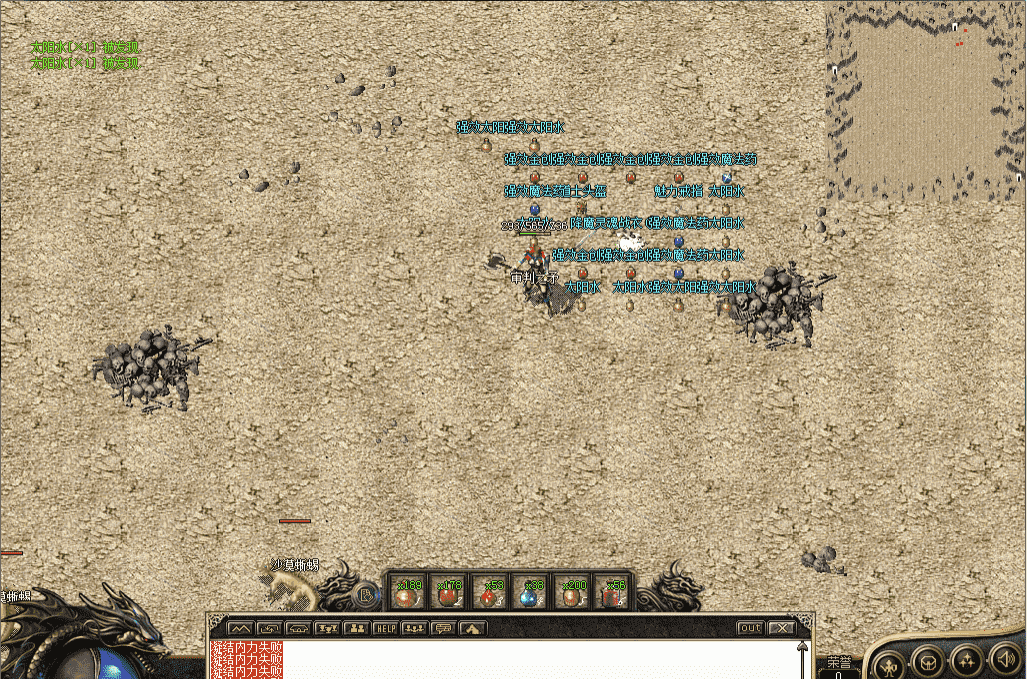Open the character panel warrior icon

(x=886, y=662)
